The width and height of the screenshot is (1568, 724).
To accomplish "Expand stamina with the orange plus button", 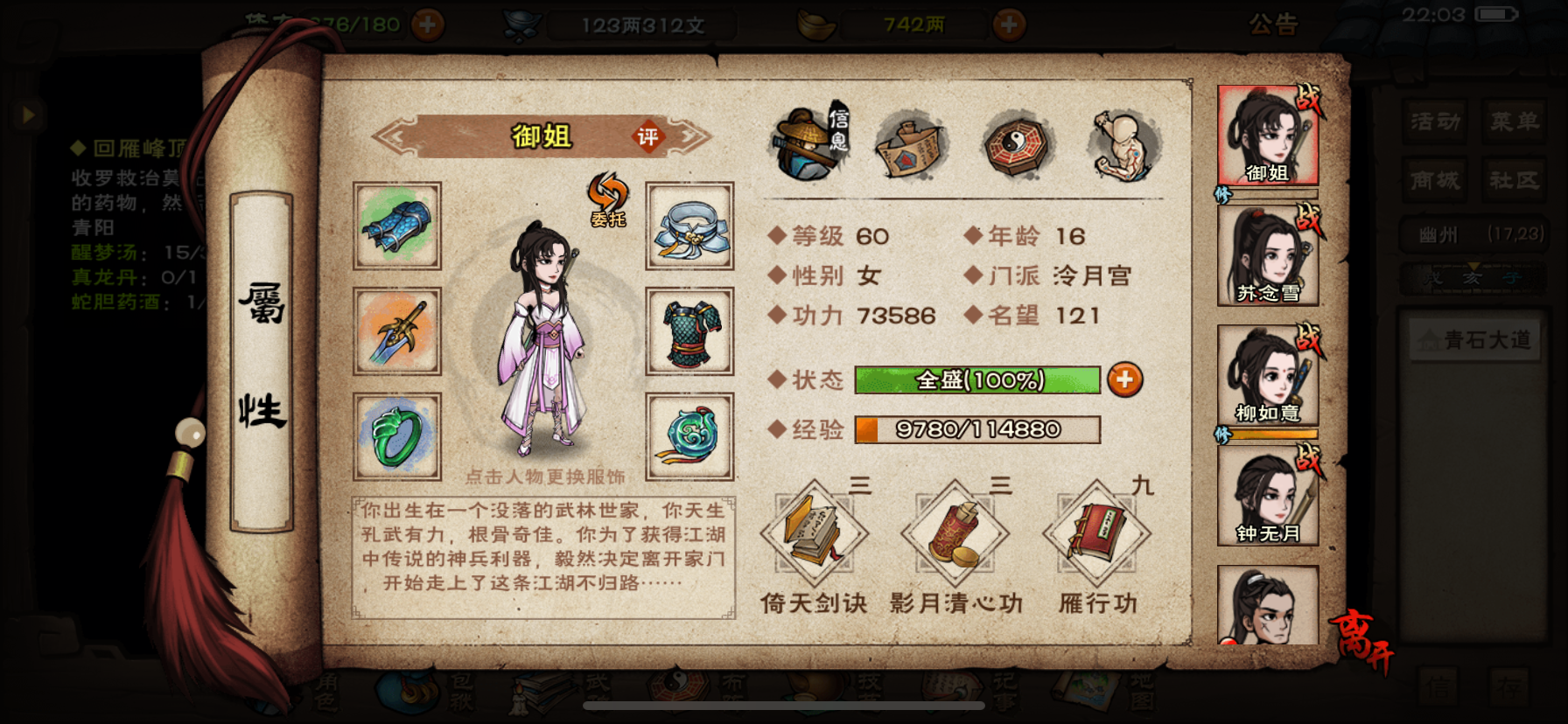I will 427,25.
